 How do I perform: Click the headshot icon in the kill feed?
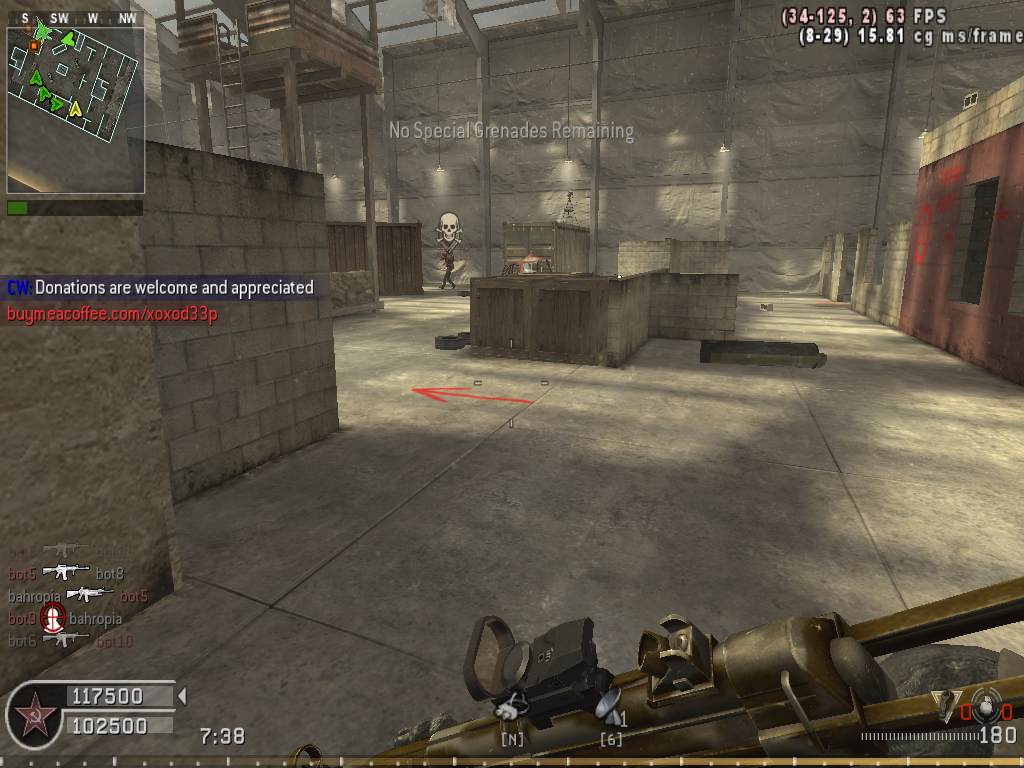point(53,619)
